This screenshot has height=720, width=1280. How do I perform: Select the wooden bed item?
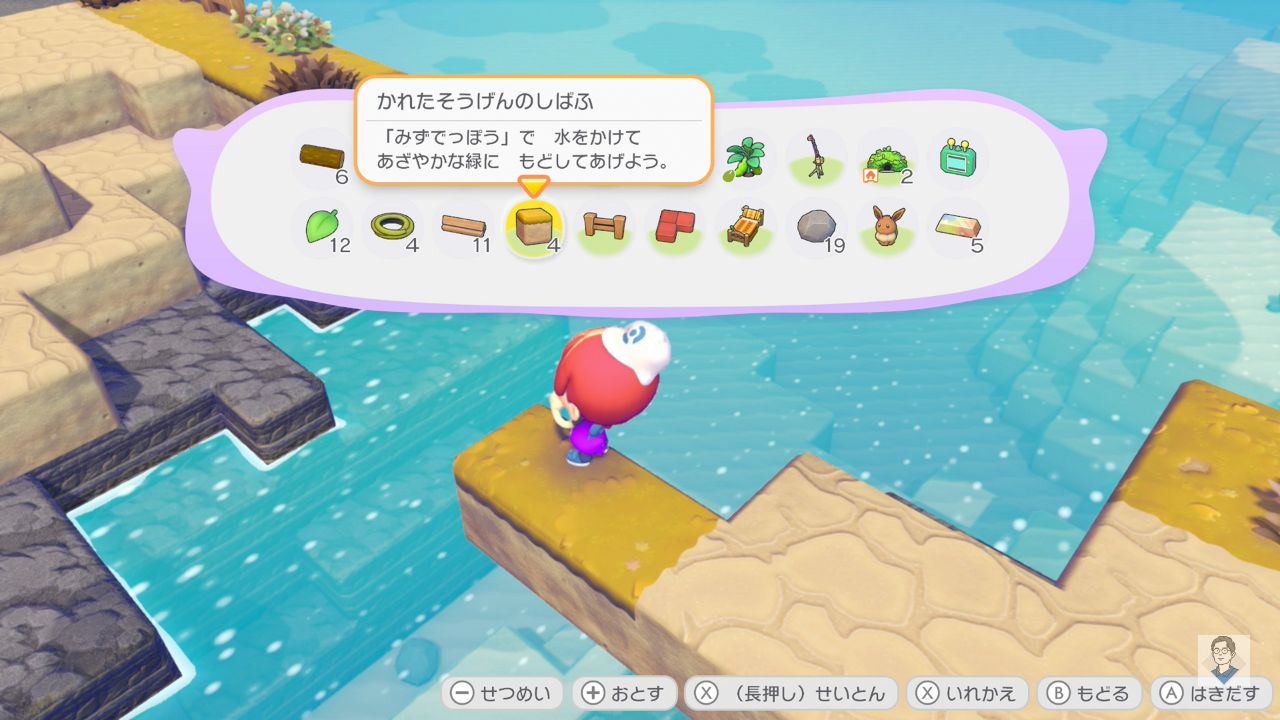click(746, 228)
